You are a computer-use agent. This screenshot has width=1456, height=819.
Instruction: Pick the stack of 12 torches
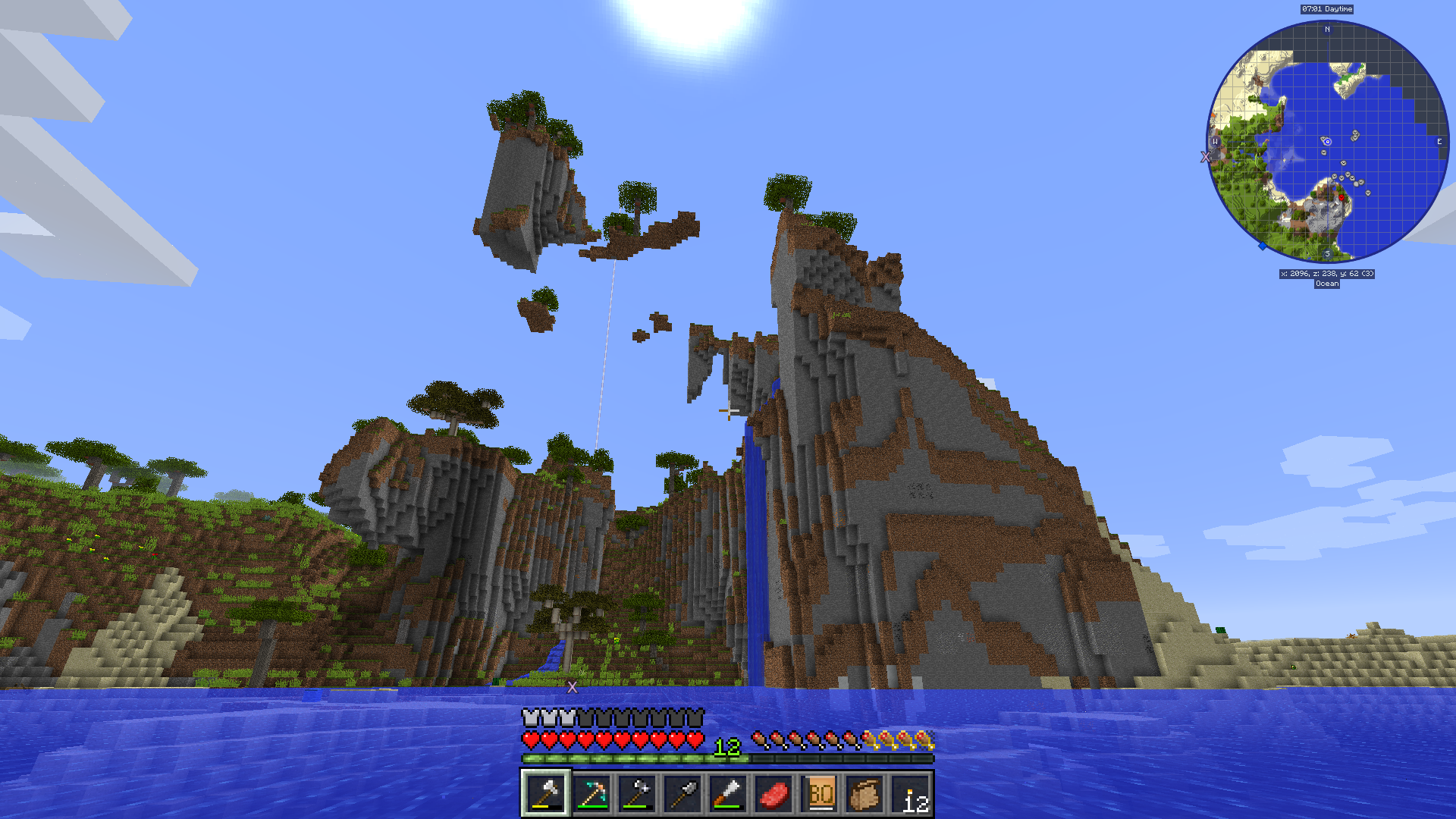[x=912, y=794]
